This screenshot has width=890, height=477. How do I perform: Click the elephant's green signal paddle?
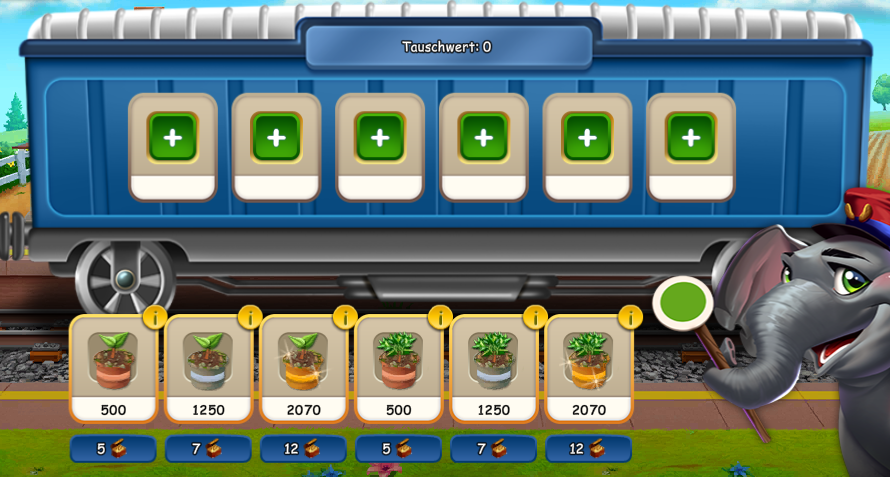[x=682, y=303]
